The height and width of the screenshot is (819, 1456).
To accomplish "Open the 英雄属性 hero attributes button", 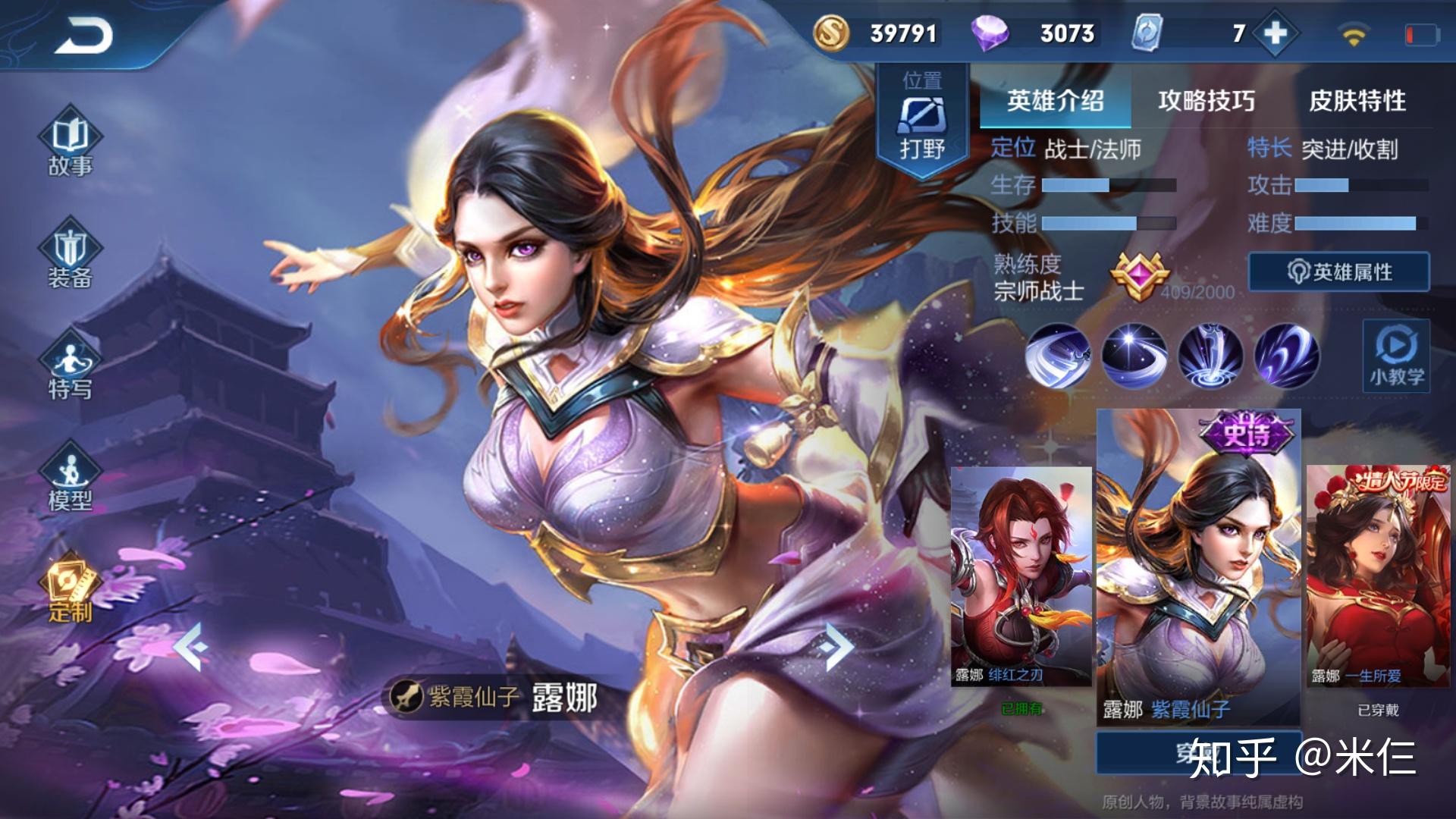I will point(1338,271).
